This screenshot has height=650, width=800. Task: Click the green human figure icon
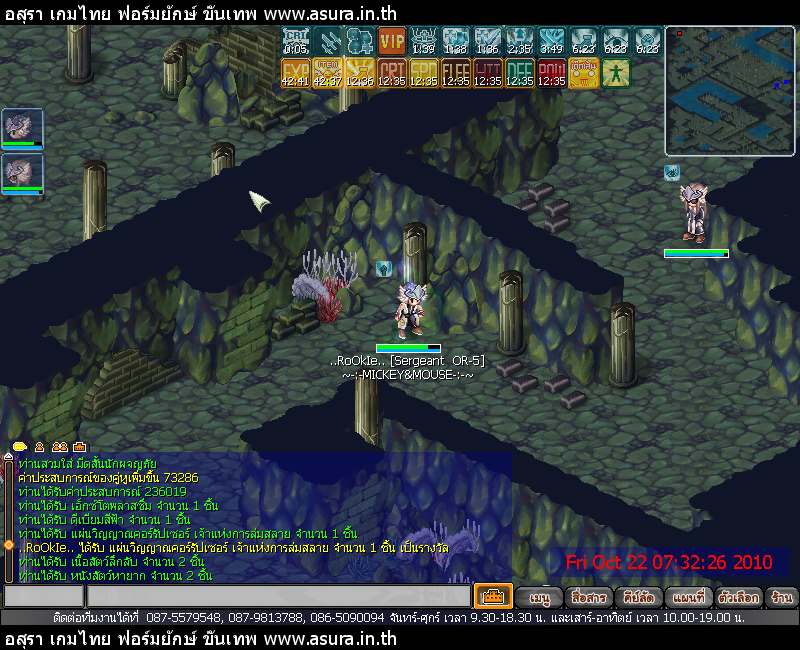click(x=616, y=74)
